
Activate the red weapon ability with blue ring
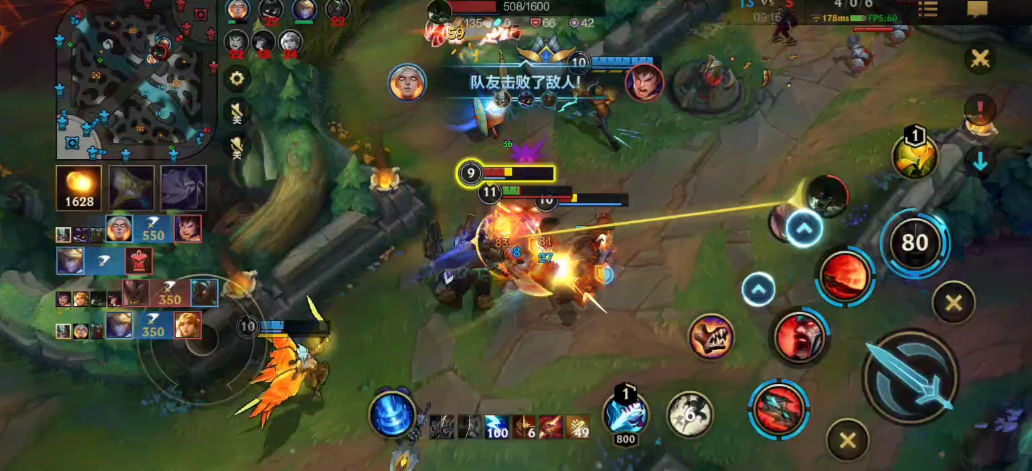coord(777,409)
